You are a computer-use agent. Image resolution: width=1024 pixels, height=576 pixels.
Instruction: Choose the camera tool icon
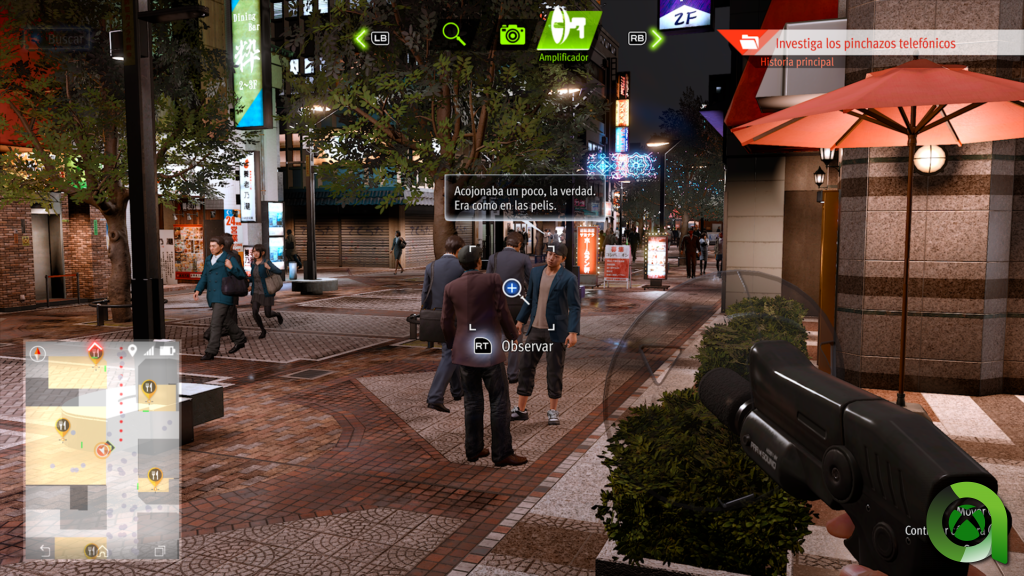point(512,35)
